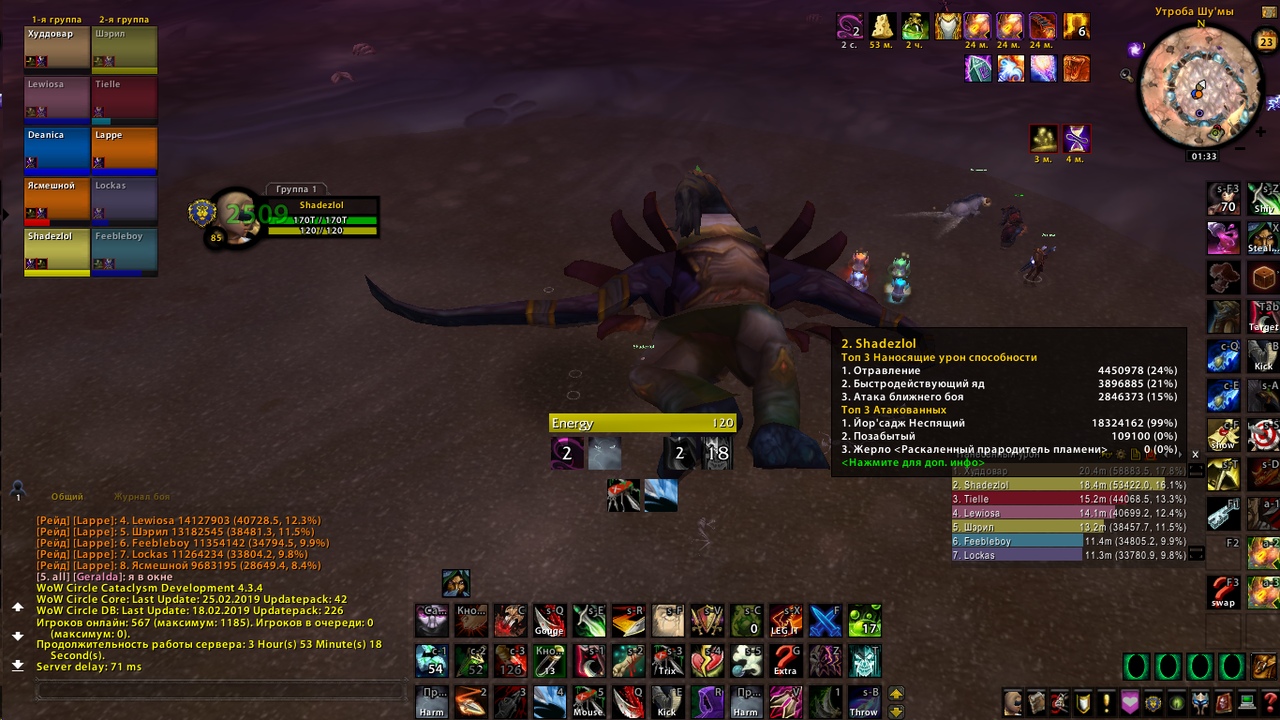Use the Kick ability on action bar
1280x720 pixels.
666,701
